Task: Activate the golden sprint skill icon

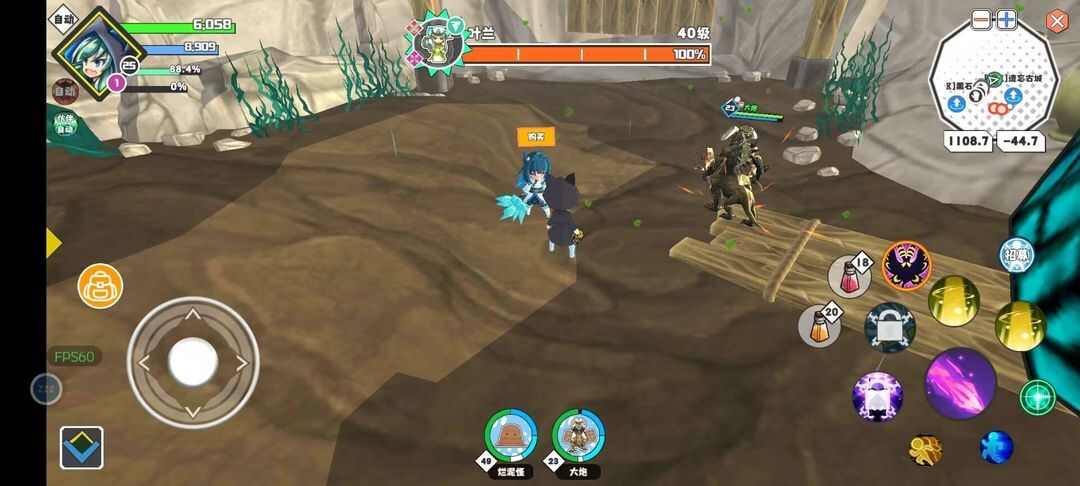Action: (925, 449)
